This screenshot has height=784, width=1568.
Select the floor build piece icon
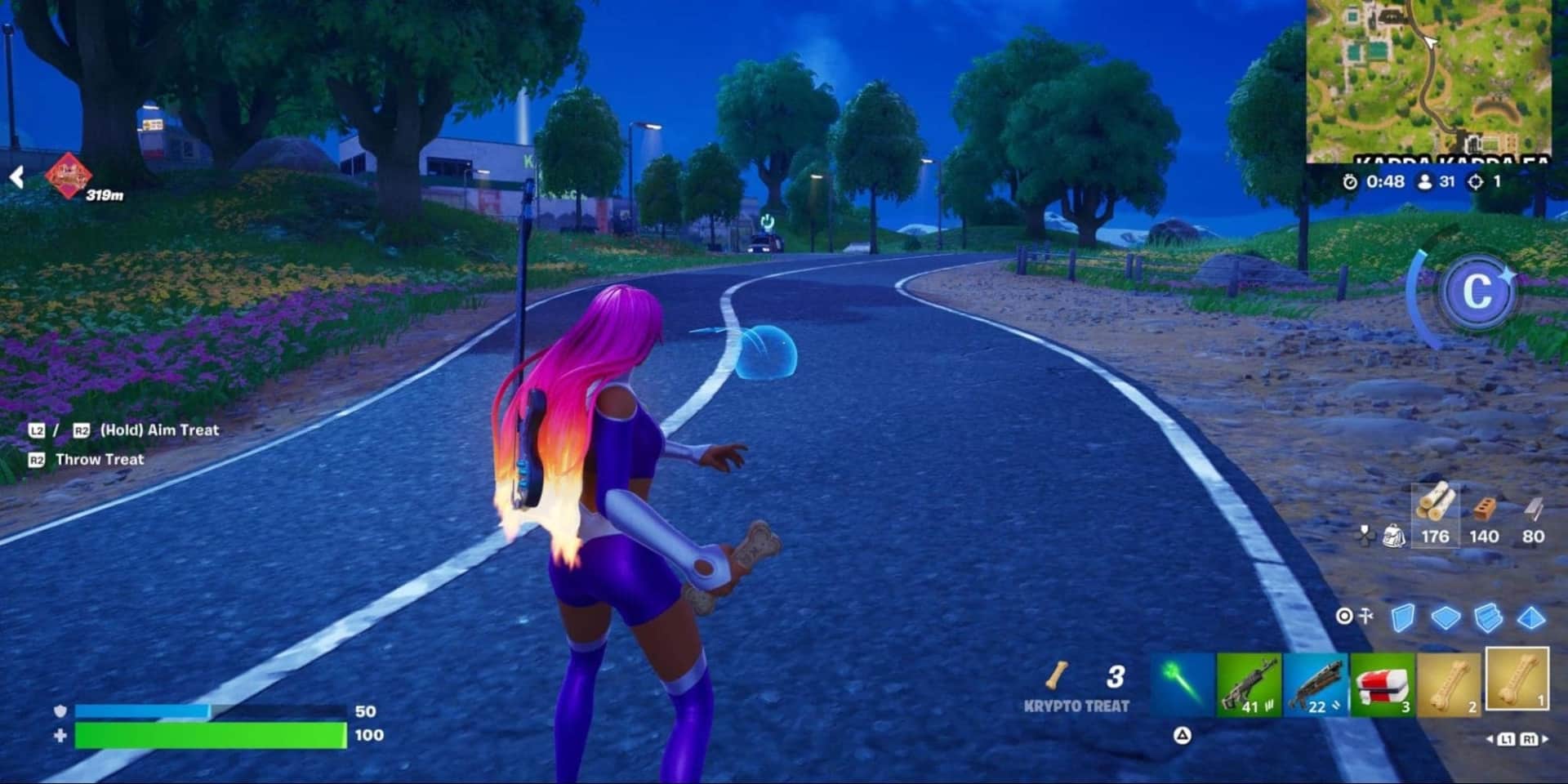[1445, 618]
